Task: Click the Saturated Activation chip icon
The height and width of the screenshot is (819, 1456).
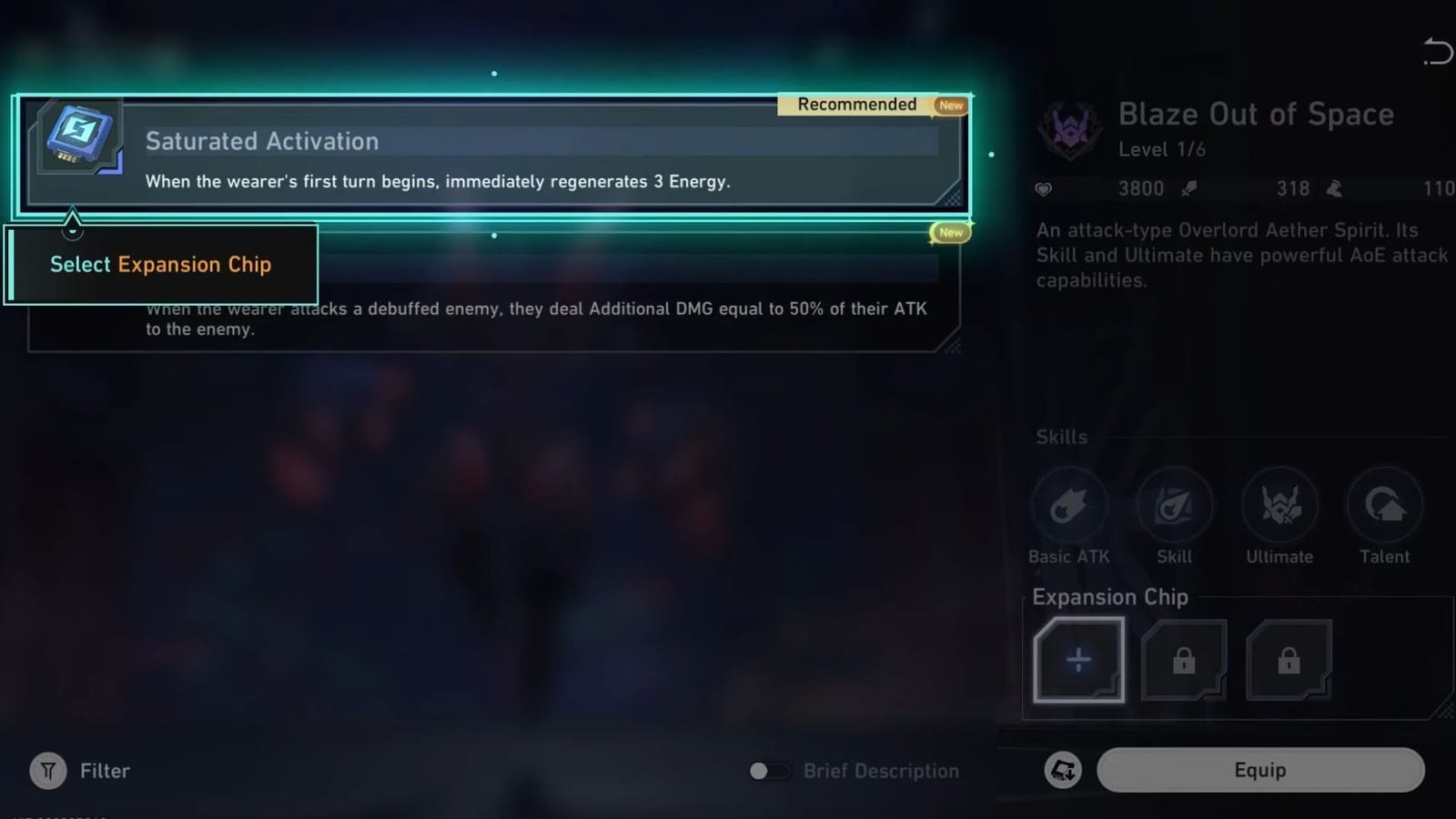Action: pyautogui.click(x=76, y=136)
